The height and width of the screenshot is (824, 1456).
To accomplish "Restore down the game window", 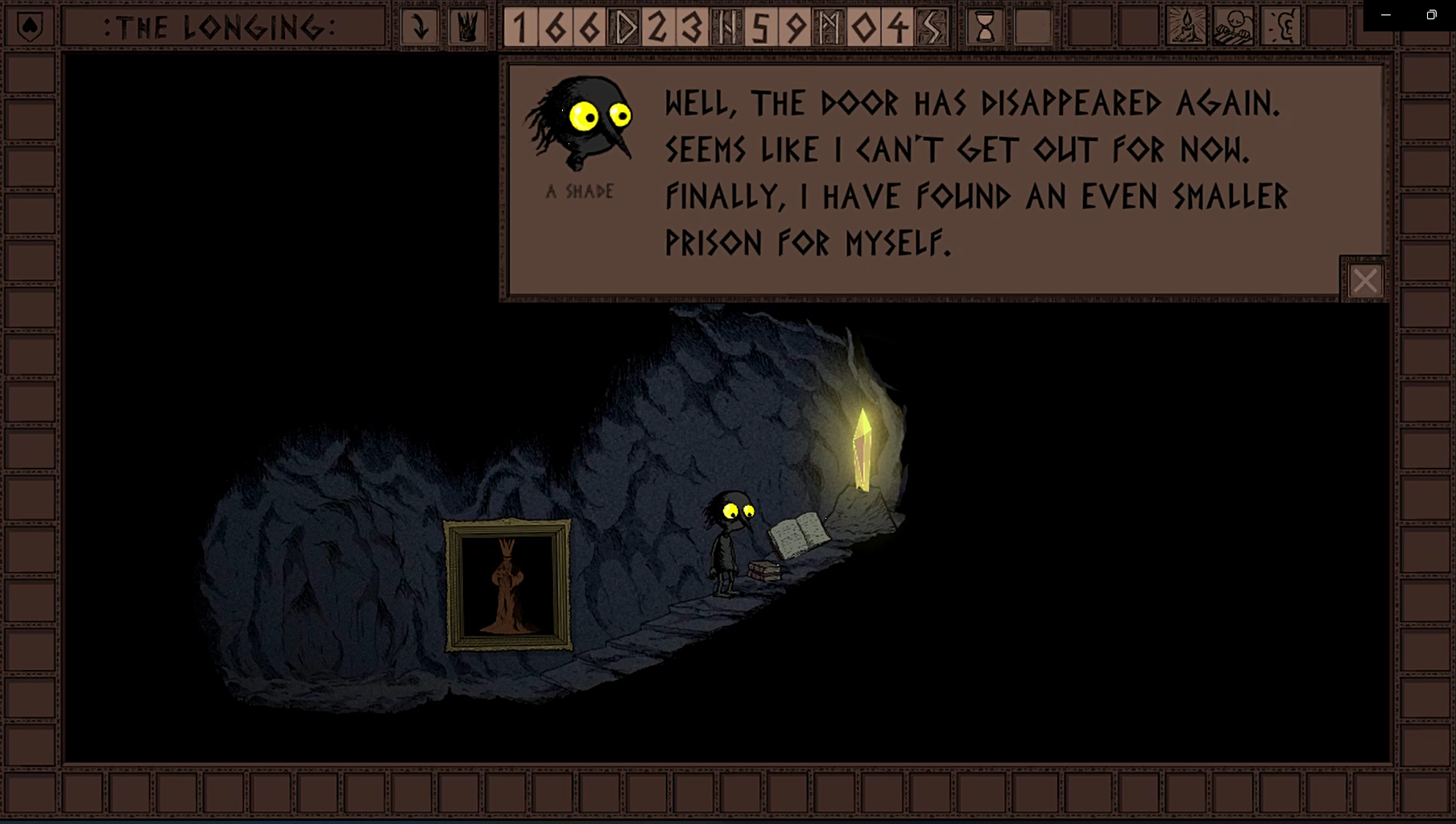I will point(1431,15).
